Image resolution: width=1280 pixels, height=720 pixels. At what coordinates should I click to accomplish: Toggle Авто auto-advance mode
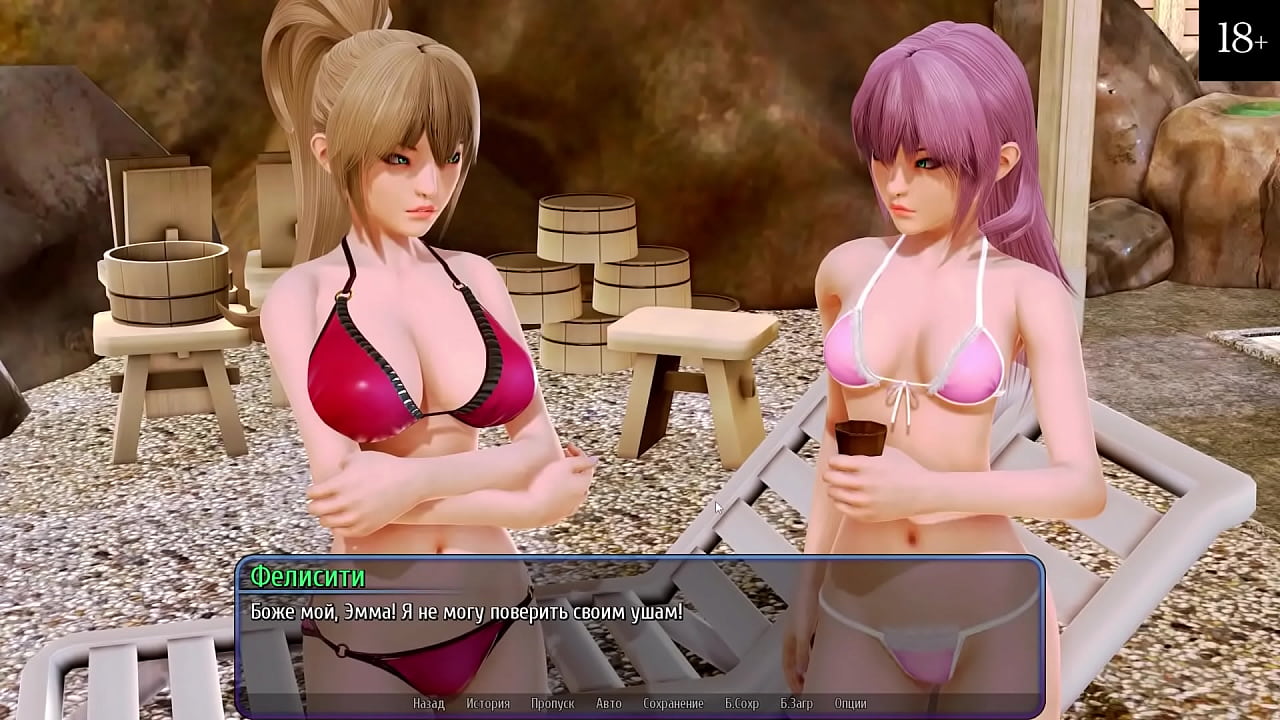(x=609, y=704)
